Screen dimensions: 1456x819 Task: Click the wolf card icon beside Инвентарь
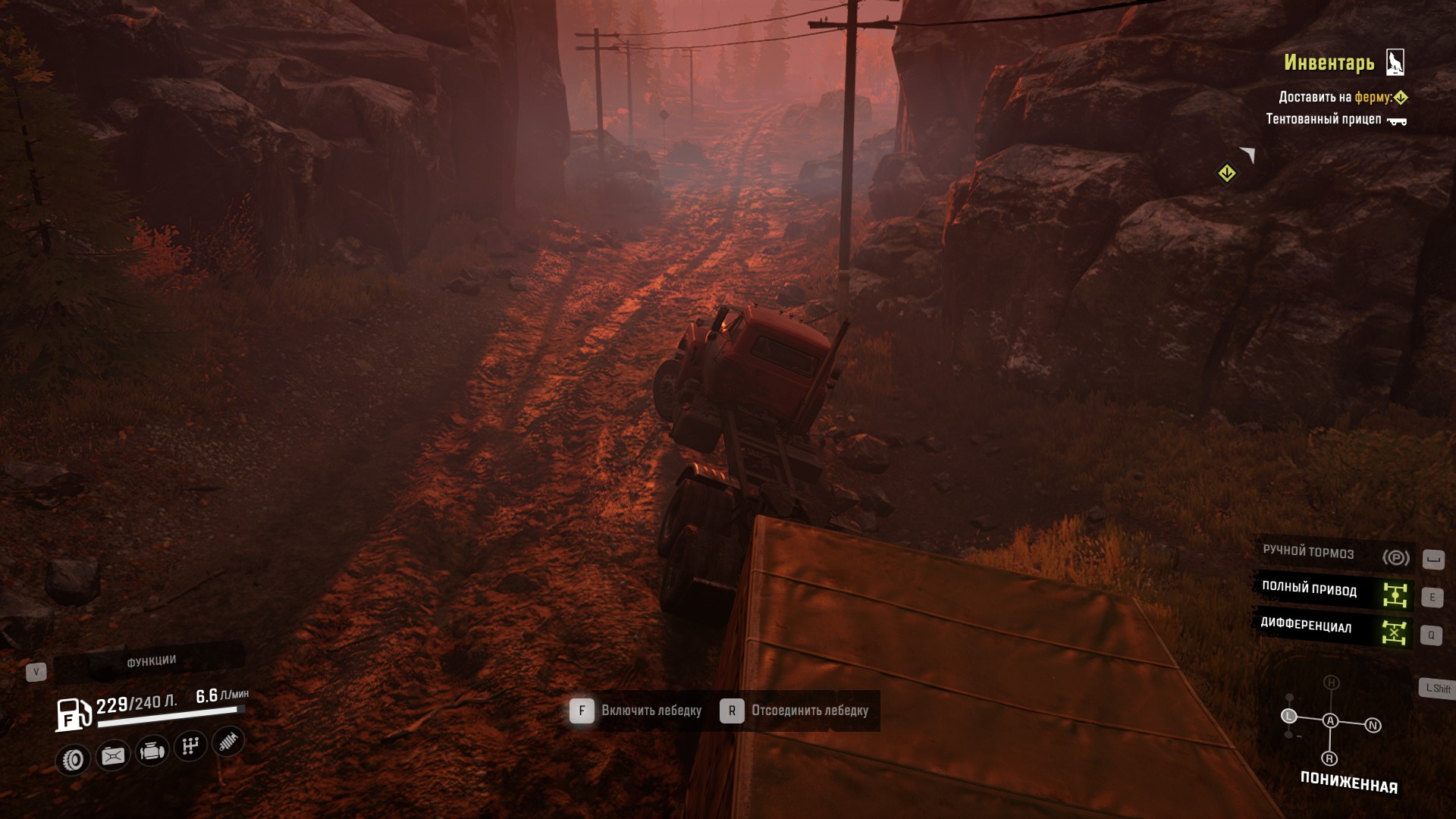coord(1395,62)
